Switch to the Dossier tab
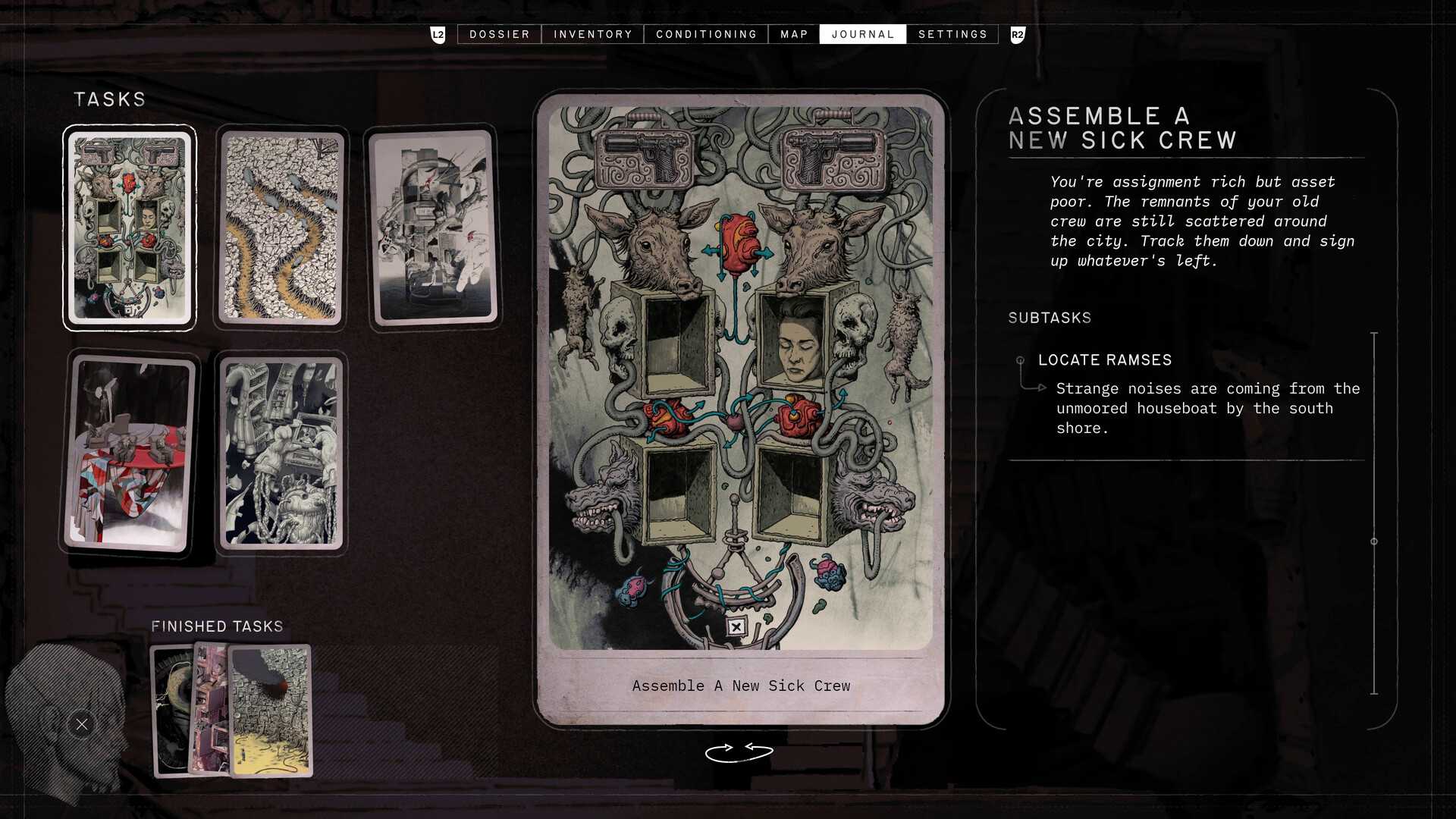Viewport: 1456px width, 819px height. [499, 33]
